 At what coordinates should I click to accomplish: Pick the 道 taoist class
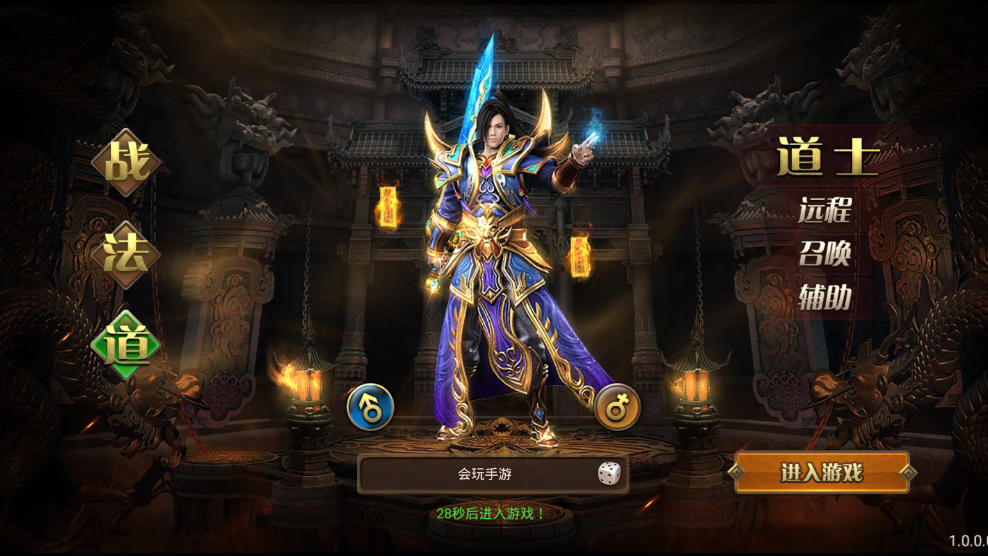127,345
